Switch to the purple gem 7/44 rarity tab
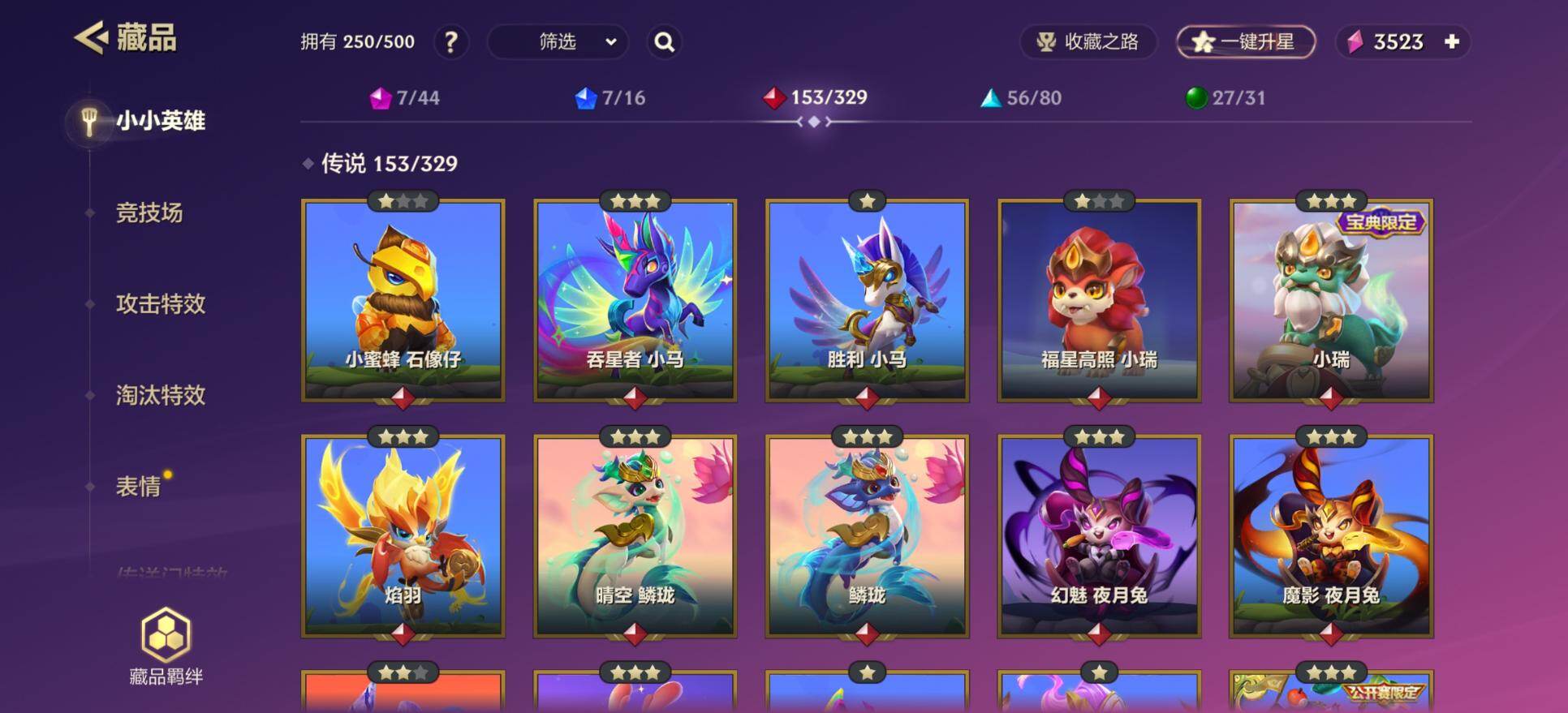Image resolution: width=1568 pixels, height=713 pixels. (405, 98)
